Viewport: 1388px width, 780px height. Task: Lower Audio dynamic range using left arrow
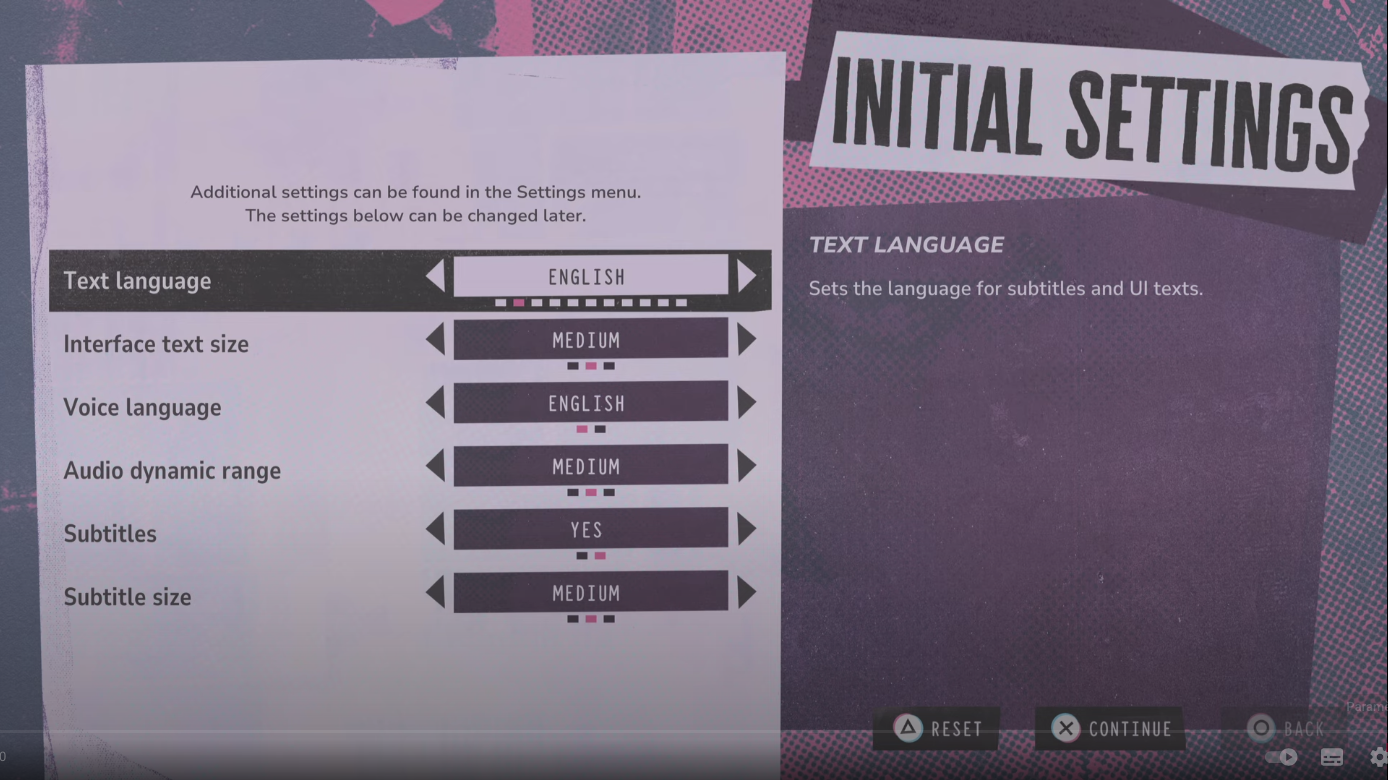(x=435, y=466)
